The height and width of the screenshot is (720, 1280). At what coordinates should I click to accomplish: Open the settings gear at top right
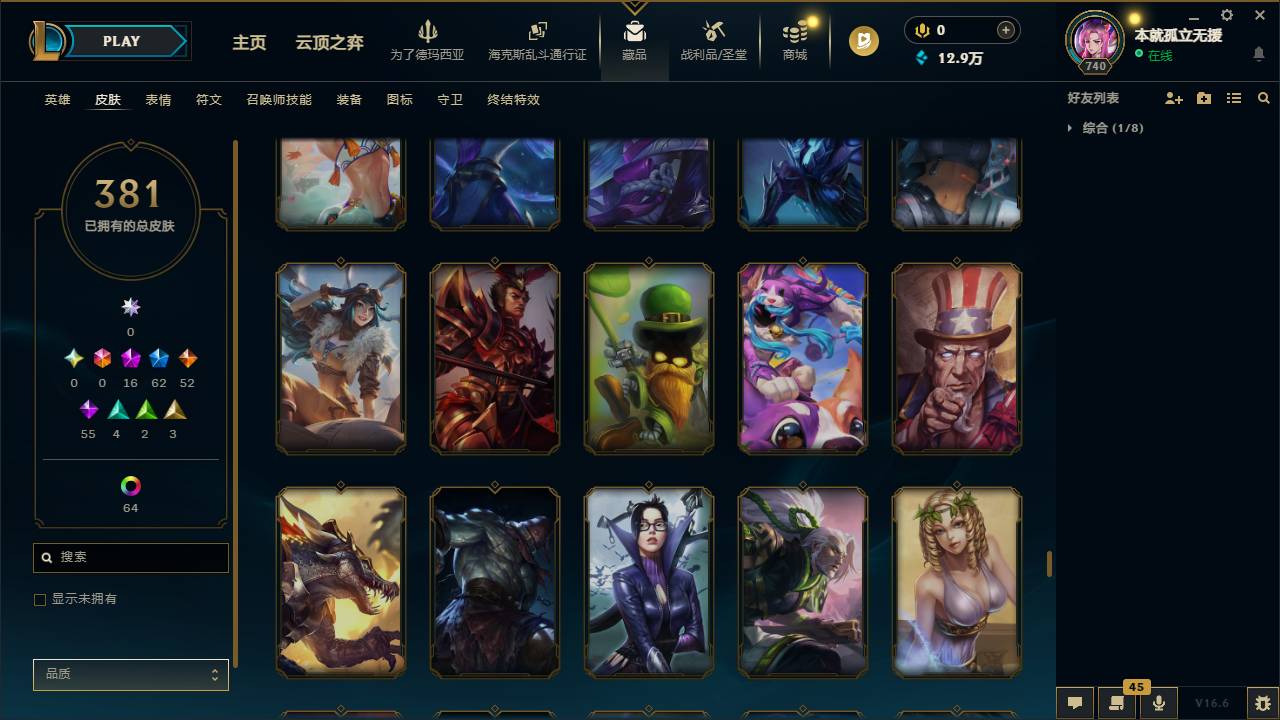[x=1226, y=15]
